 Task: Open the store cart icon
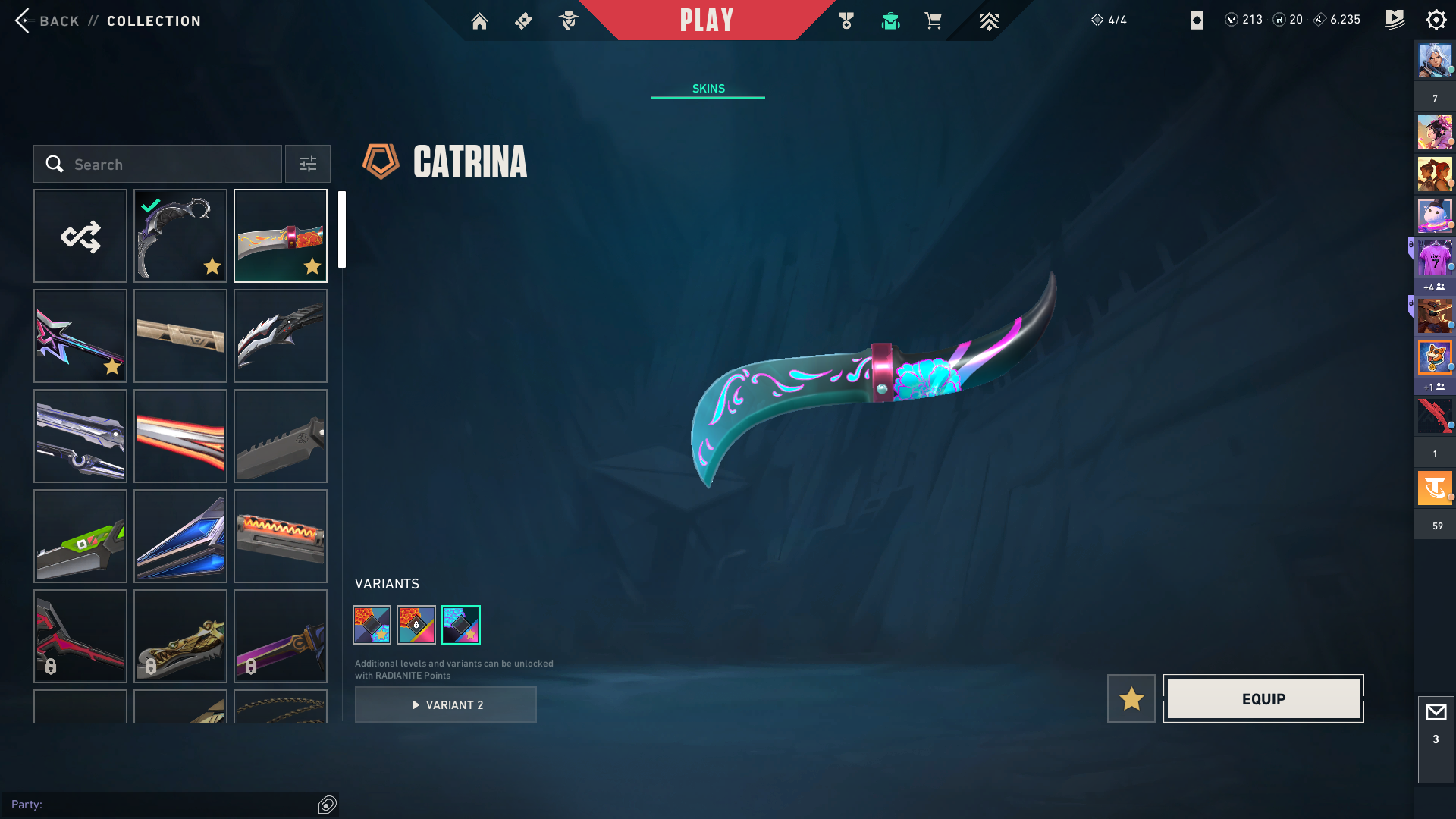[x=933, y=21]
